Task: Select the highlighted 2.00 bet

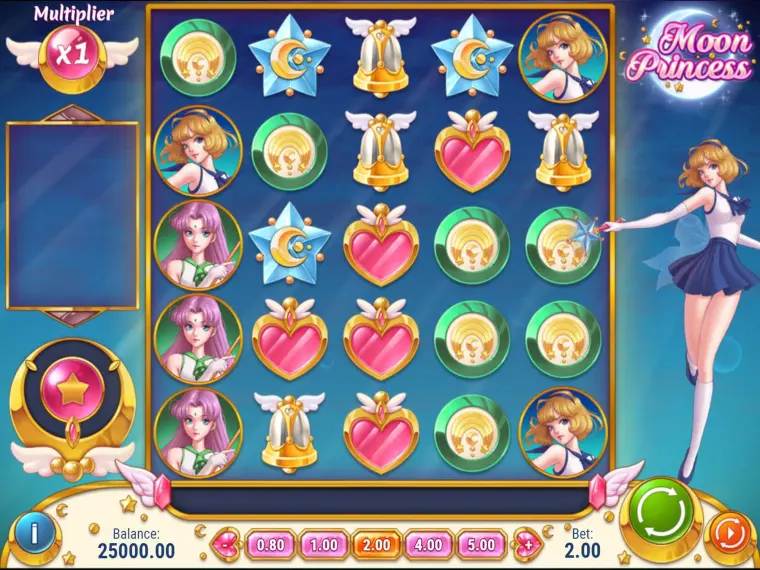Action: point(377,546)
